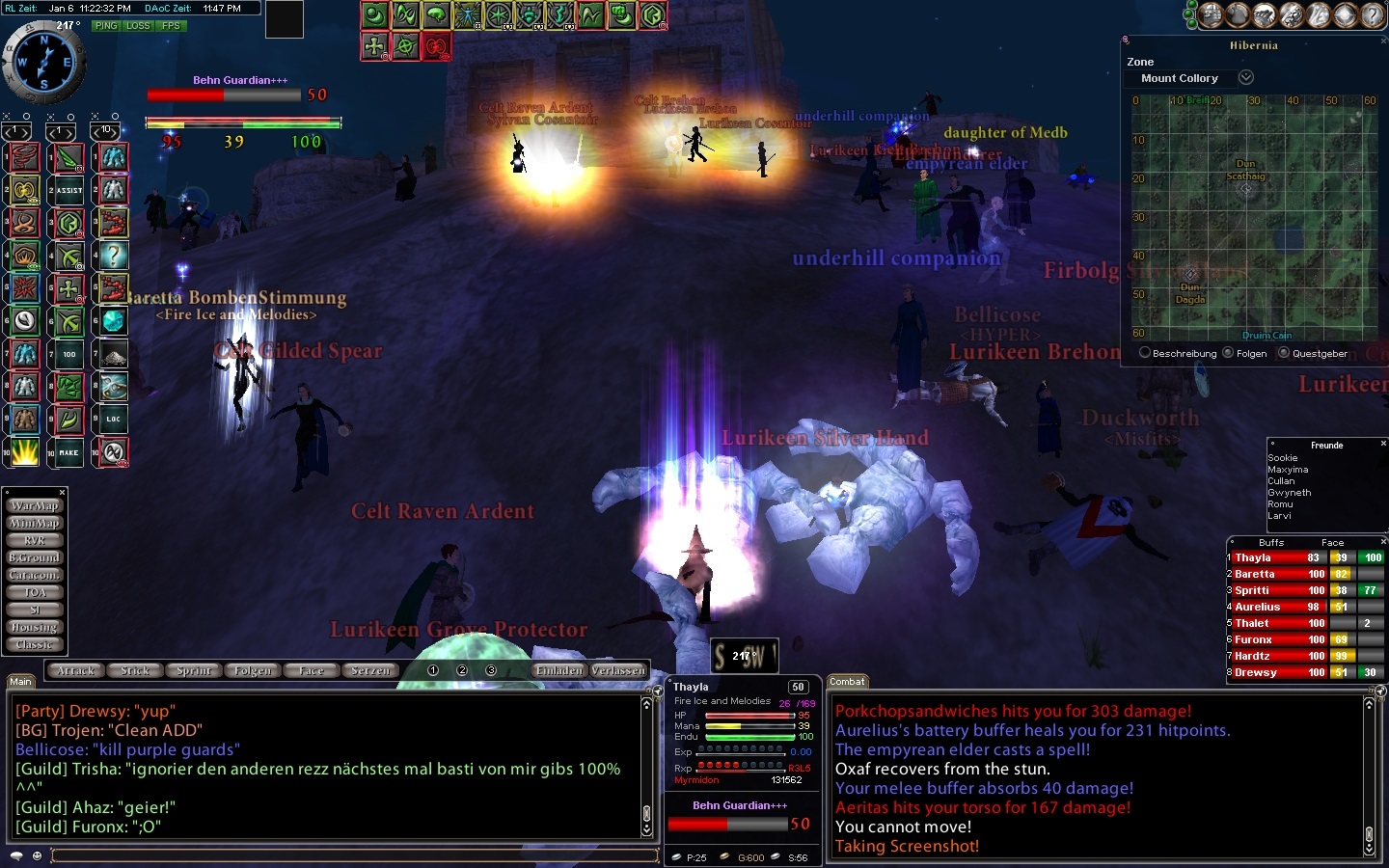The width and height of the screenshot is (1389, 868).
Task: Leave the group with Verlassen
Action: coord(618,670)
